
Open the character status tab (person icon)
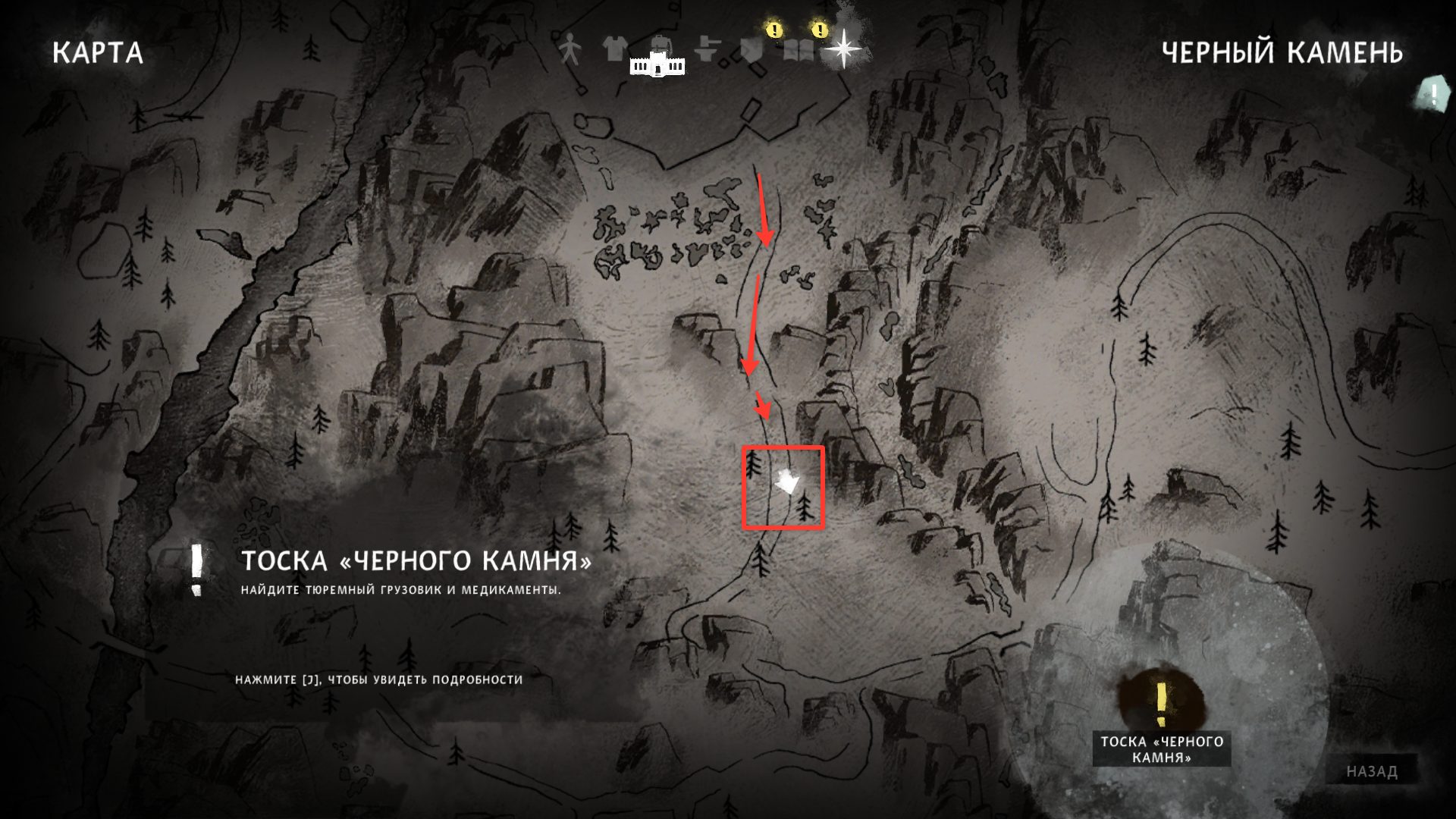point(570,50)
